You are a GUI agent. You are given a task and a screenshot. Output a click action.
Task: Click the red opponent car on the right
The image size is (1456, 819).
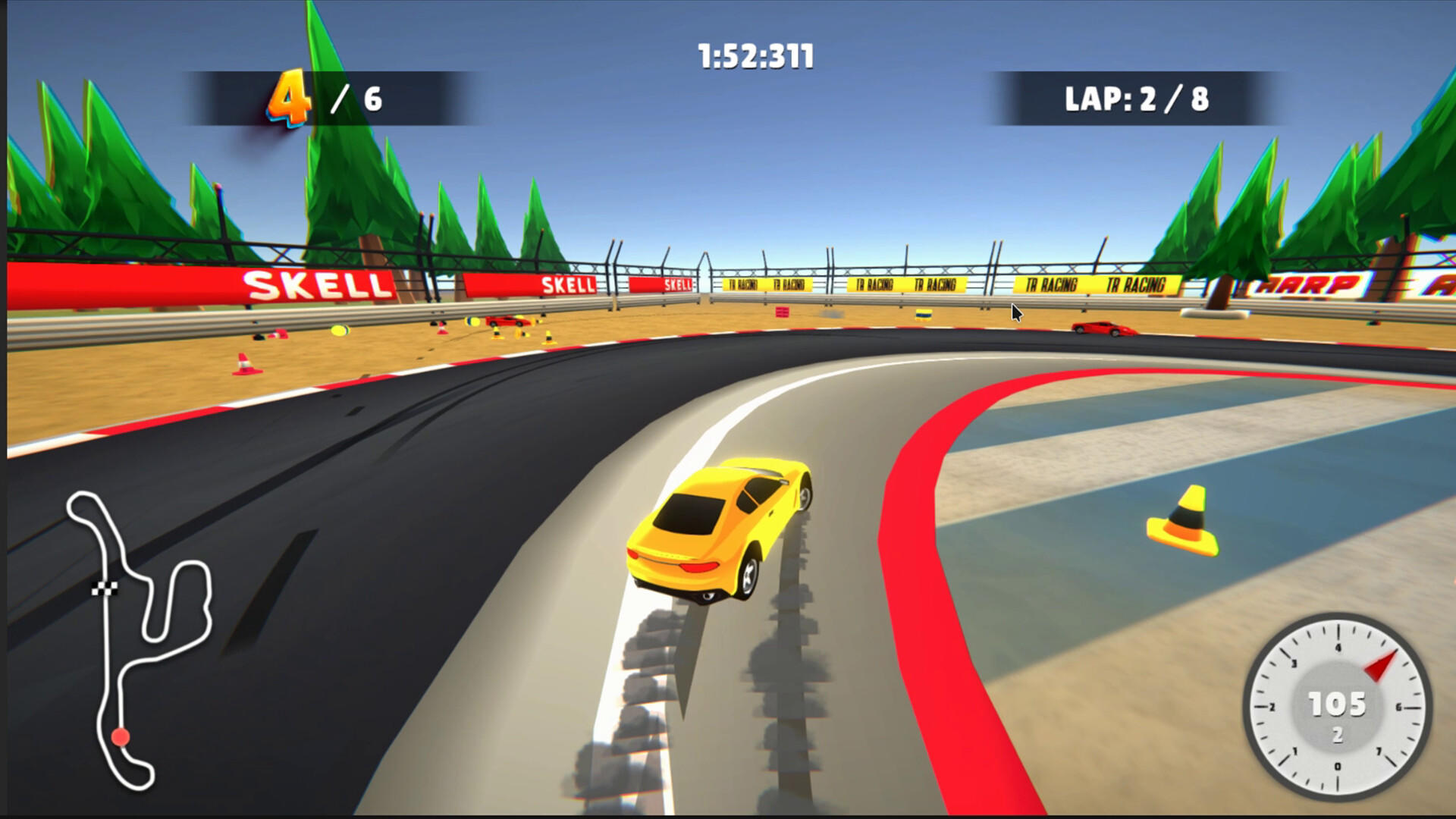1103,328
